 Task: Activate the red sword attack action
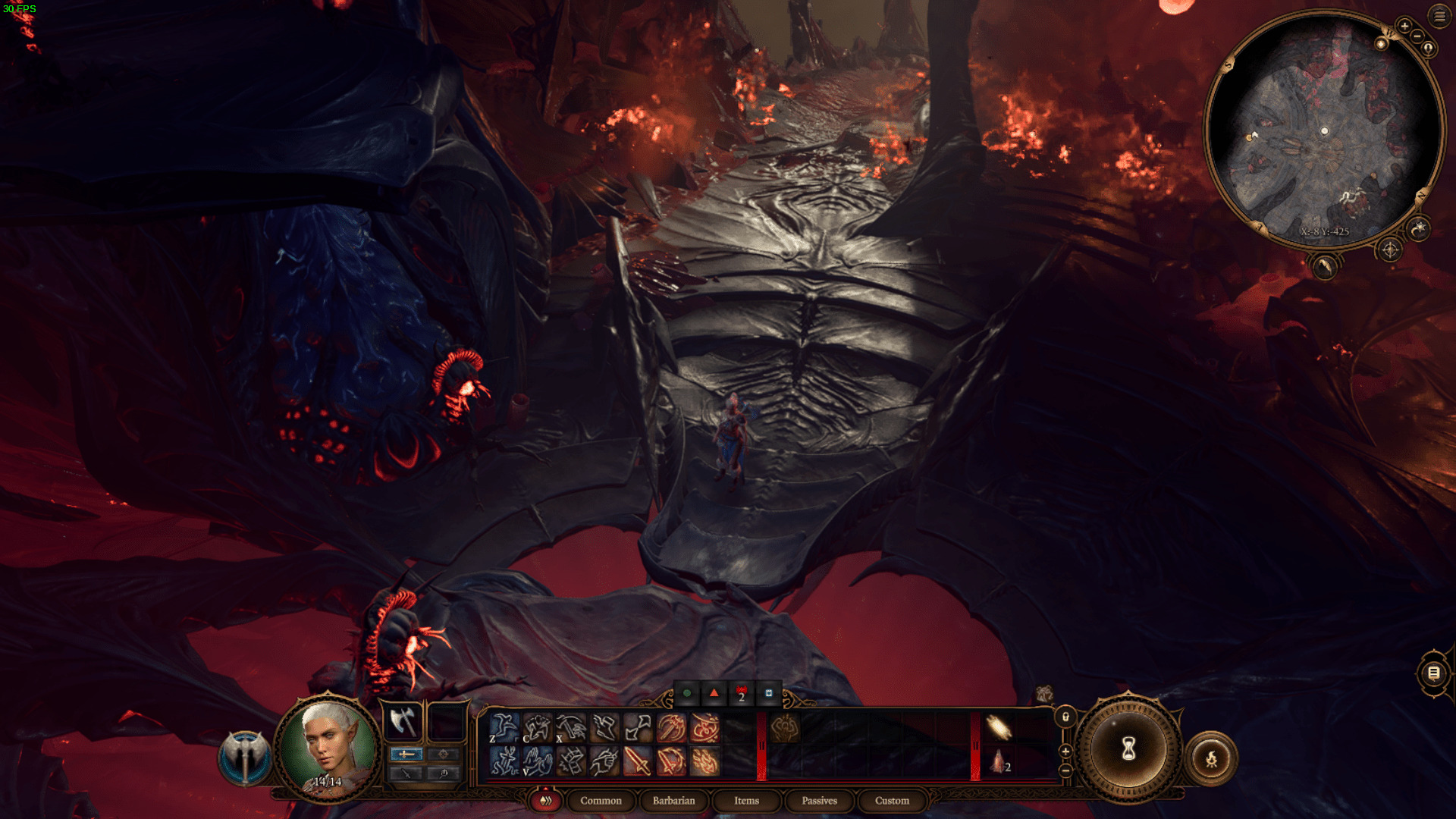point(637,761)
